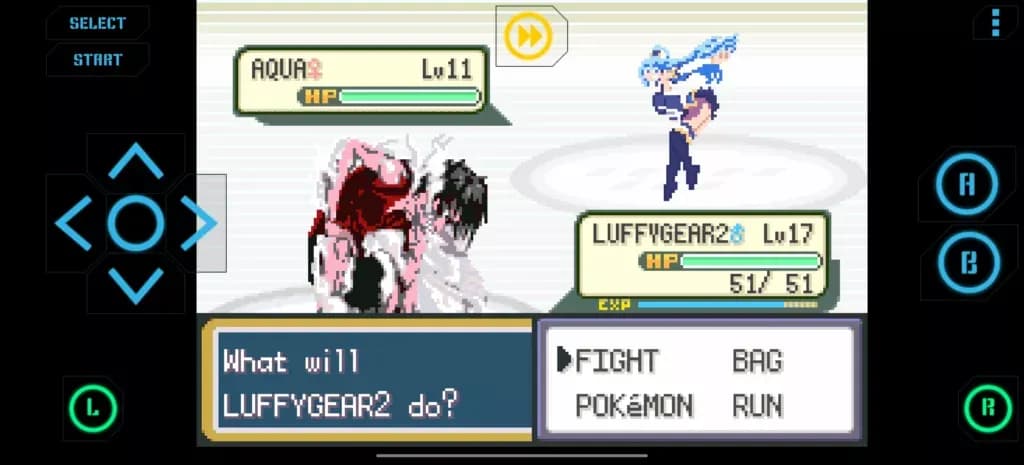
Task: Tap the D-pad left arrow
Action: [73, 223]
